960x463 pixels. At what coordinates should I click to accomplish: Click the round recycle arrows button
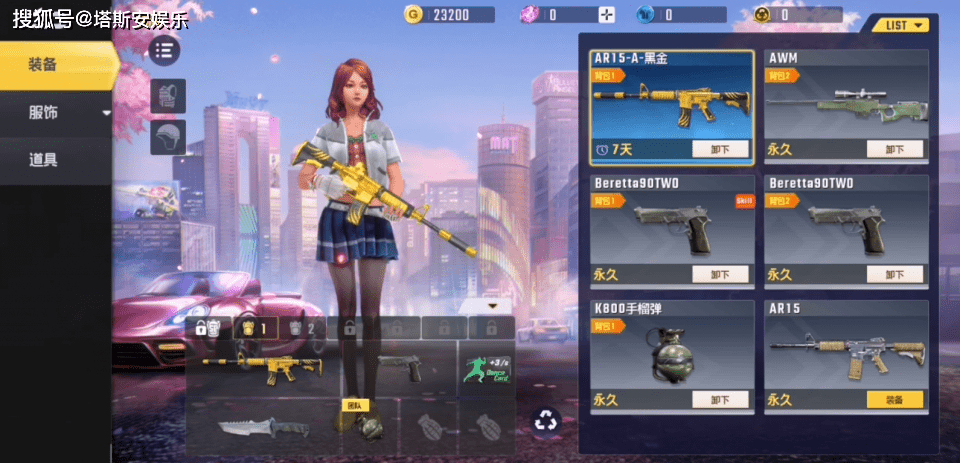pos(547,420)
